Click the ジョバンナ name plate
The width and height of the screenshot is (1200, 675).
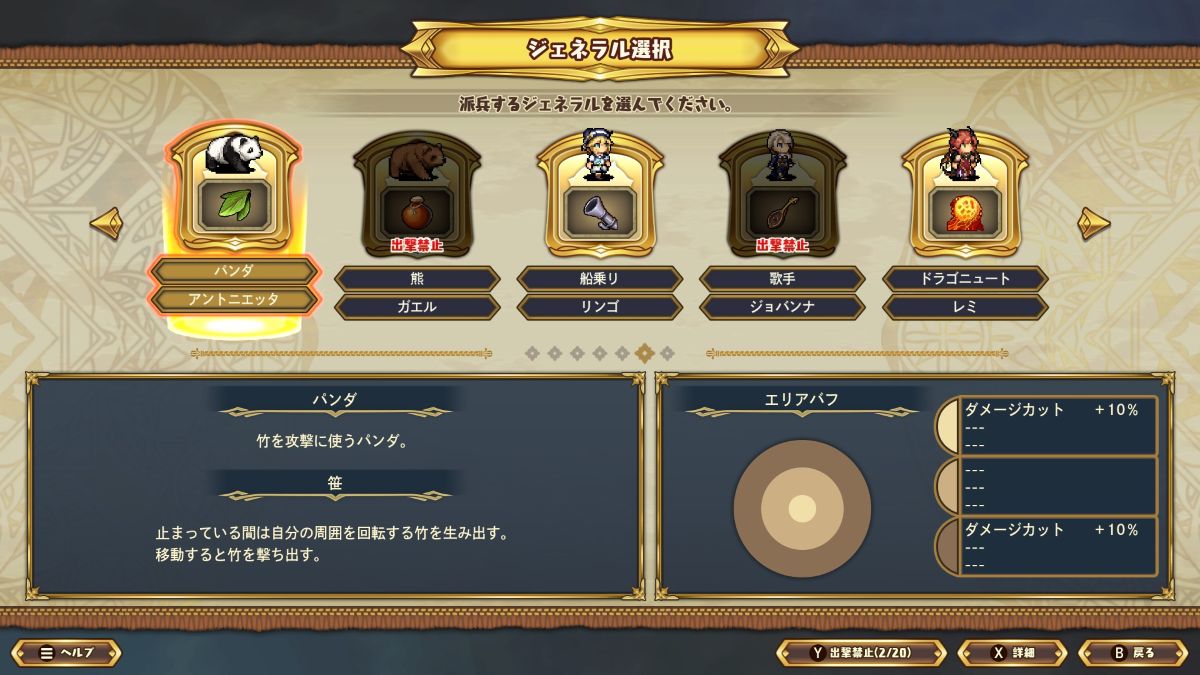782,307
